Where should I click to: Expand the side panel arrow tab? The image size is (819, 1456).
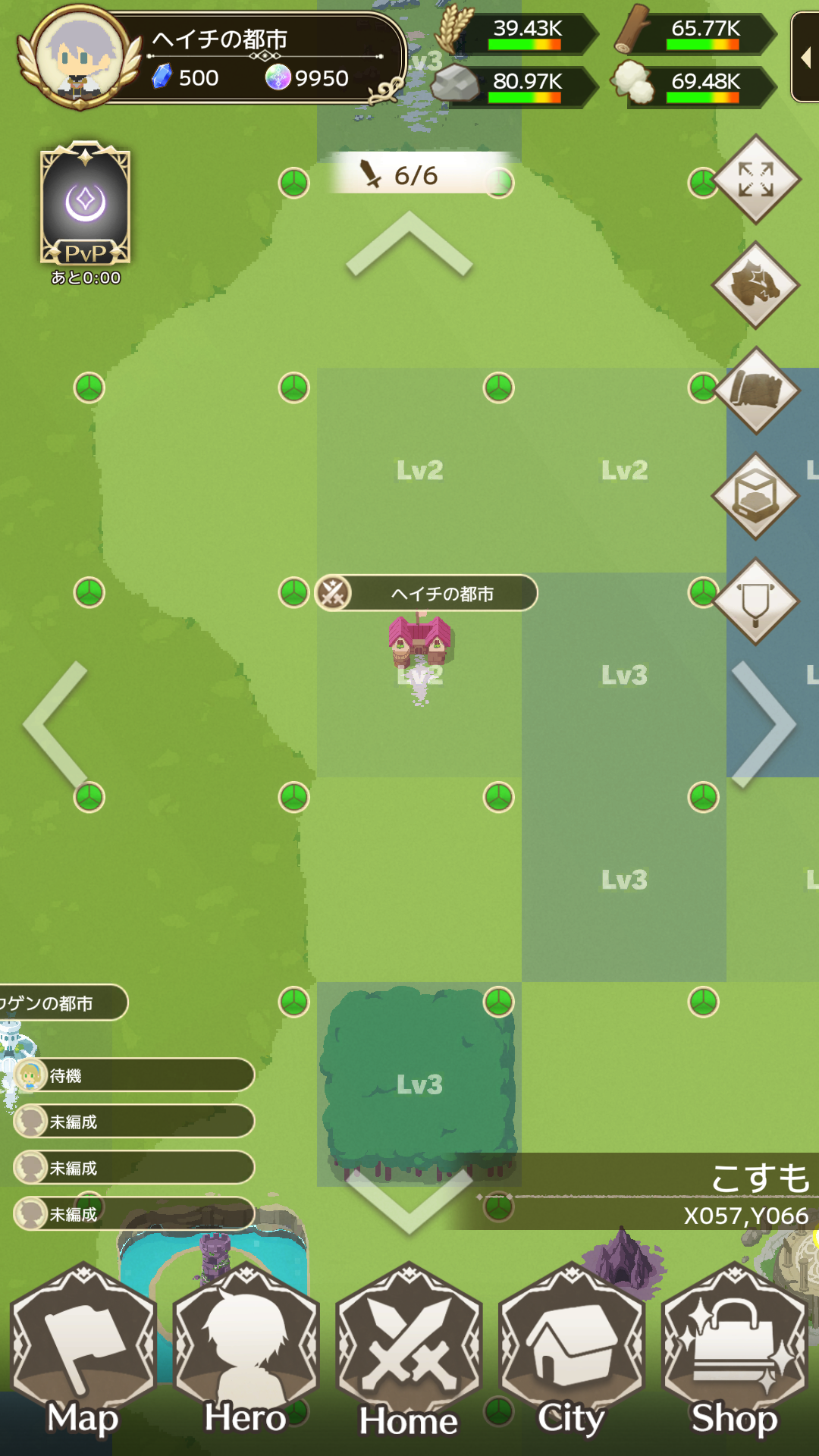(x=805, y=57)
